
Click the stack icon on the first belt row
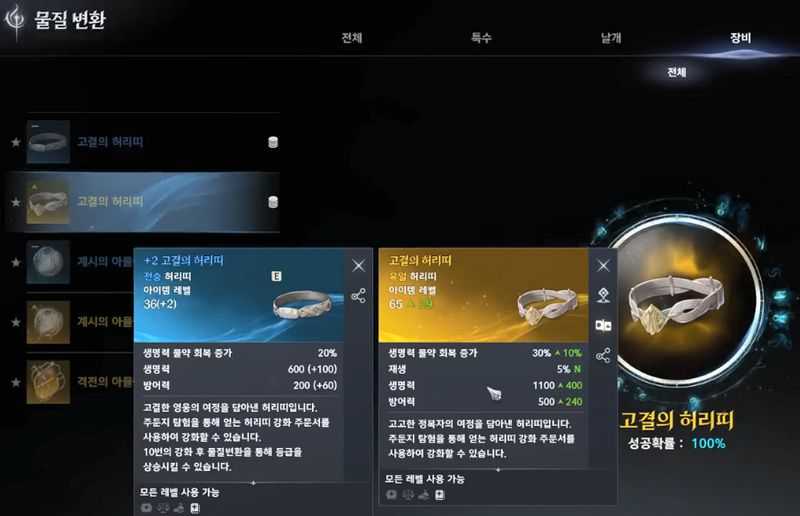(x=272, y=143)
